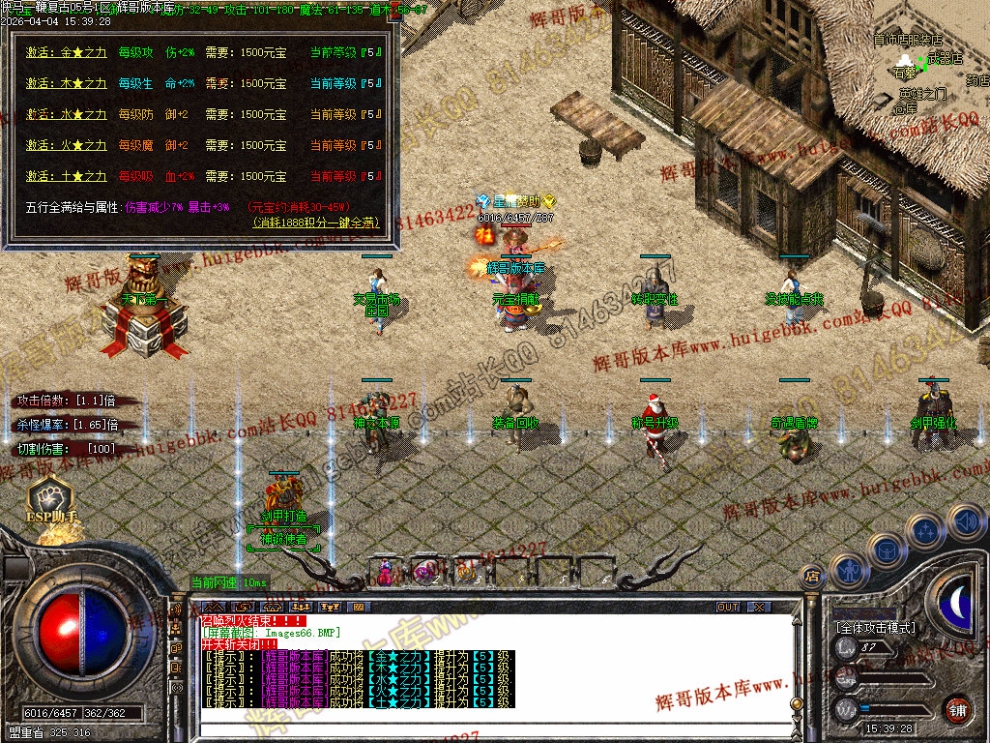This screenshot has width=990, height=743.
Task: Activate the 水★之力 (Water) power link
Action: (x=66, y=115)
